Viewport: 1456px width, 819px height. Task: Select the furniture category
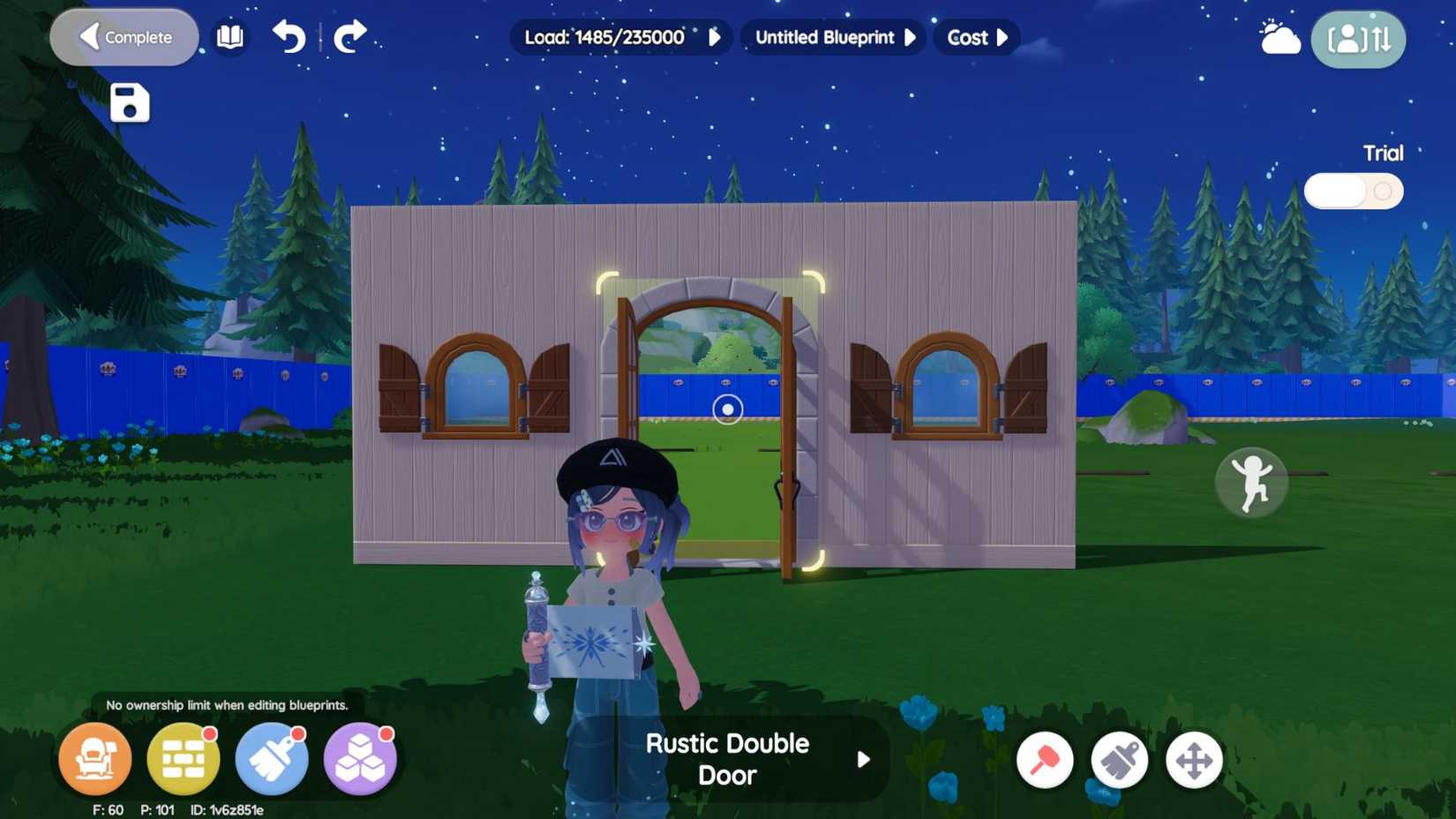(95, 758)
